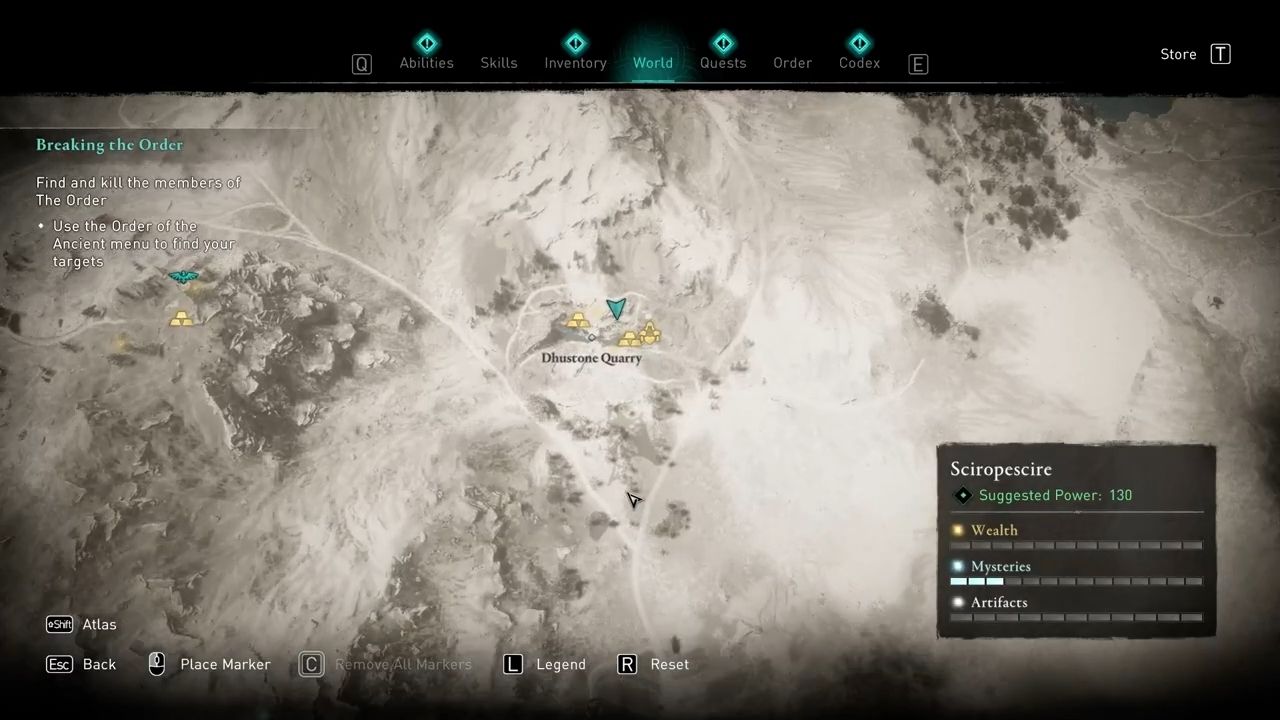
Task: Open the Codex diamond icon
Action: click(859, 43)
